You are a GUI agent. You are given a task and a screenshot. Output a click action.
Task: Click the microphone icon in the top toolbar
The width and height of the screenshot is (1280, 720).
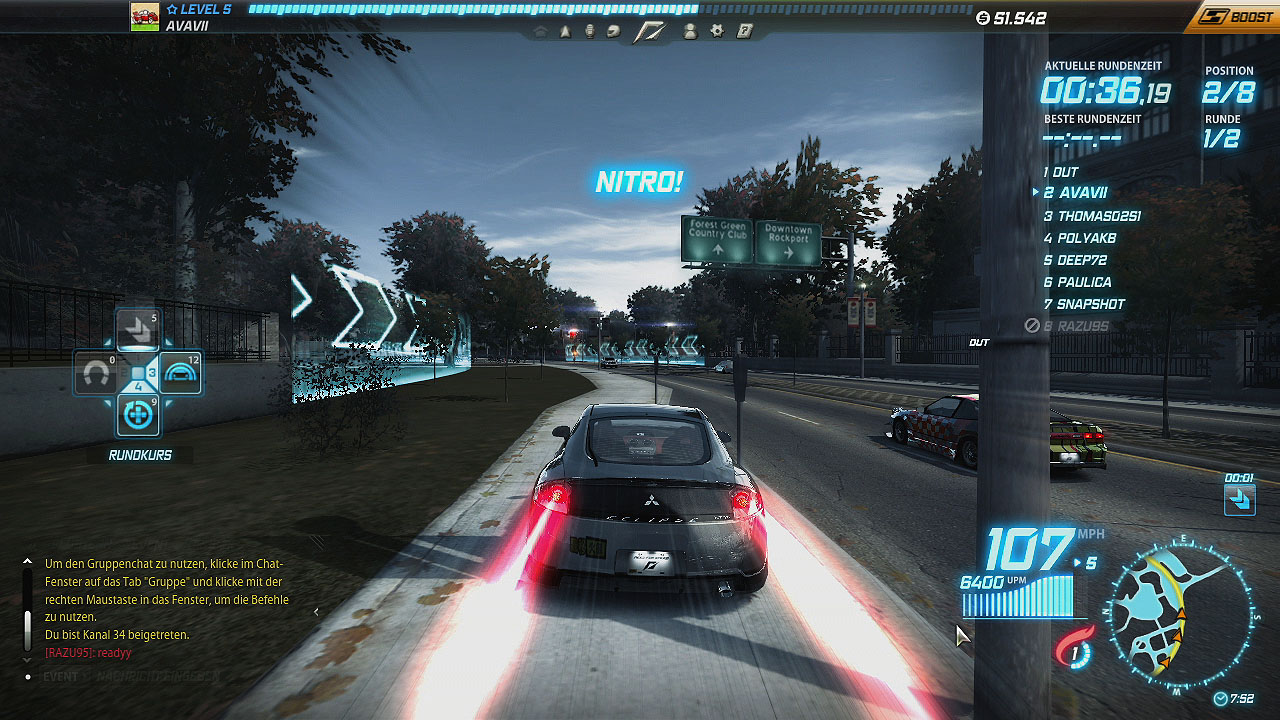pos(590,32)
